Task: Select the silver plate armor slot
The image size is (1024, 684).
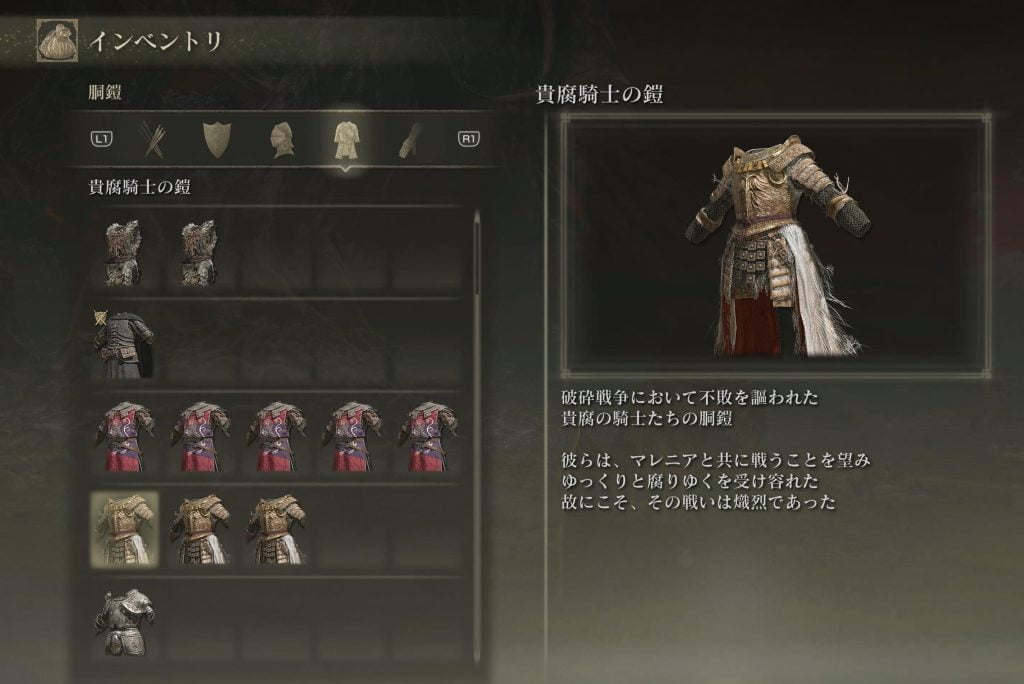Action: coord(124,622)
